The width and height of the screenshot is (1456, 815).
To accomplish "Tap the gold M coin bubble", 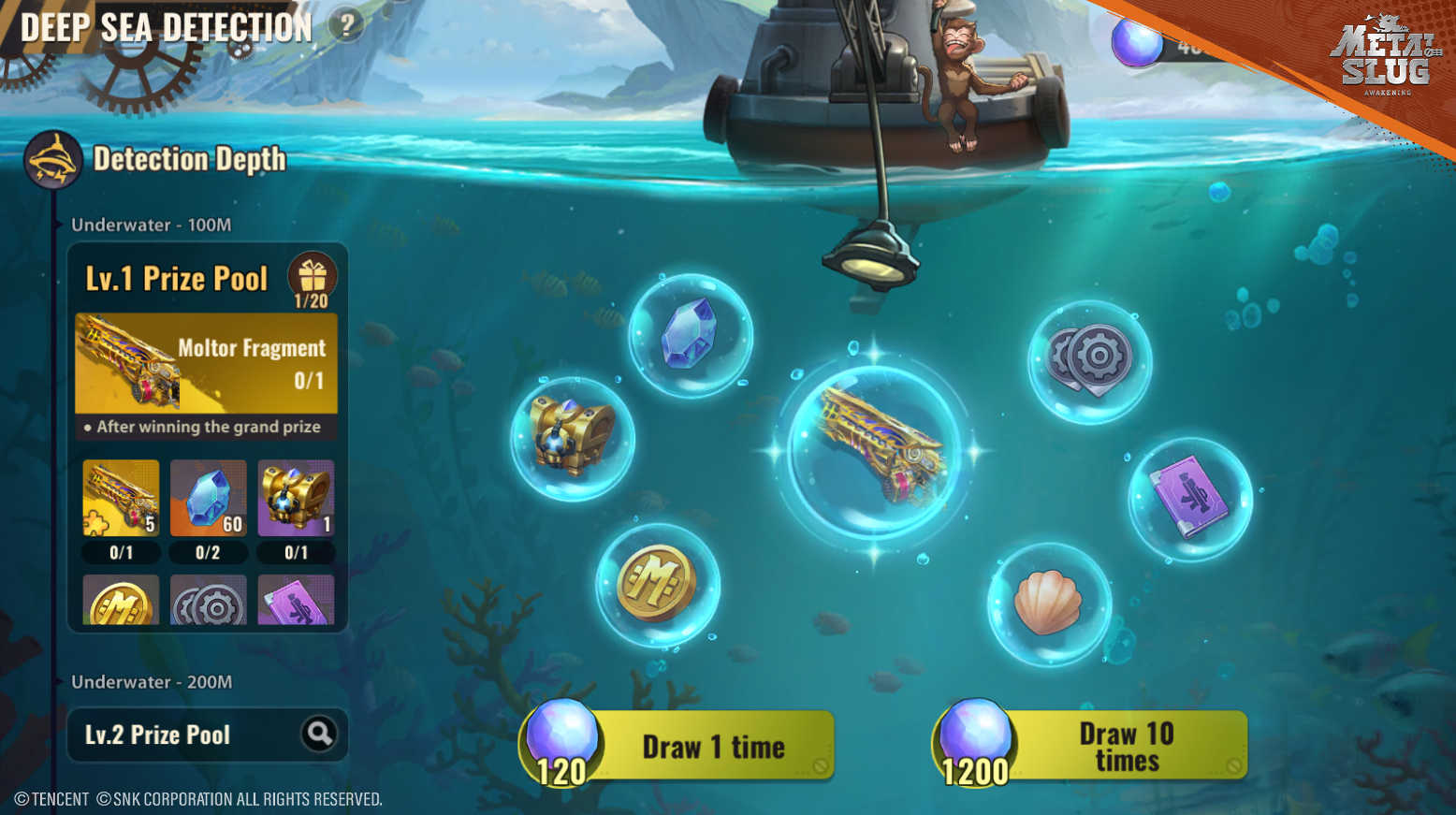I will (657, 584).
